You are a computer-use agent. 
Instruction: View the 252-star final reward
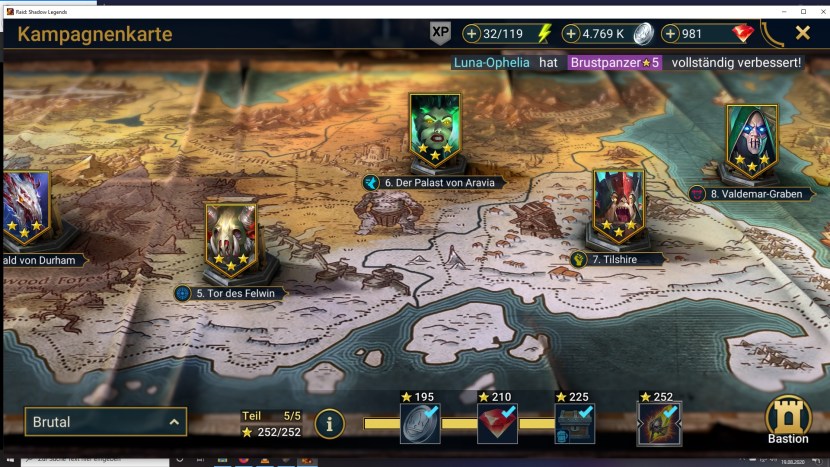click(659, 424)
